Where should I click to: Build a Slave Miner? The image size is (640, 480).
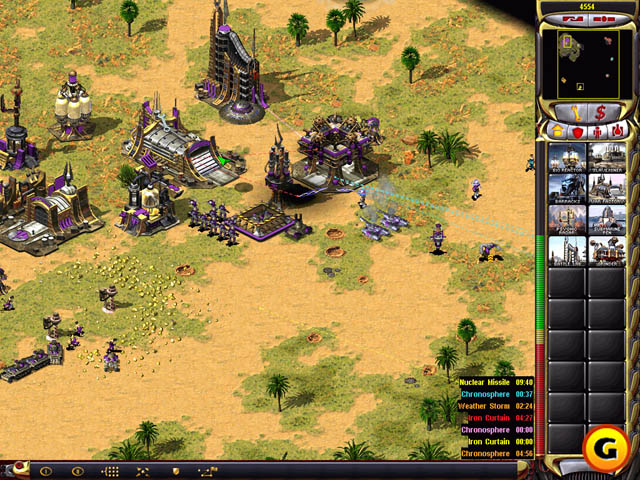click(x=605, y=156)
